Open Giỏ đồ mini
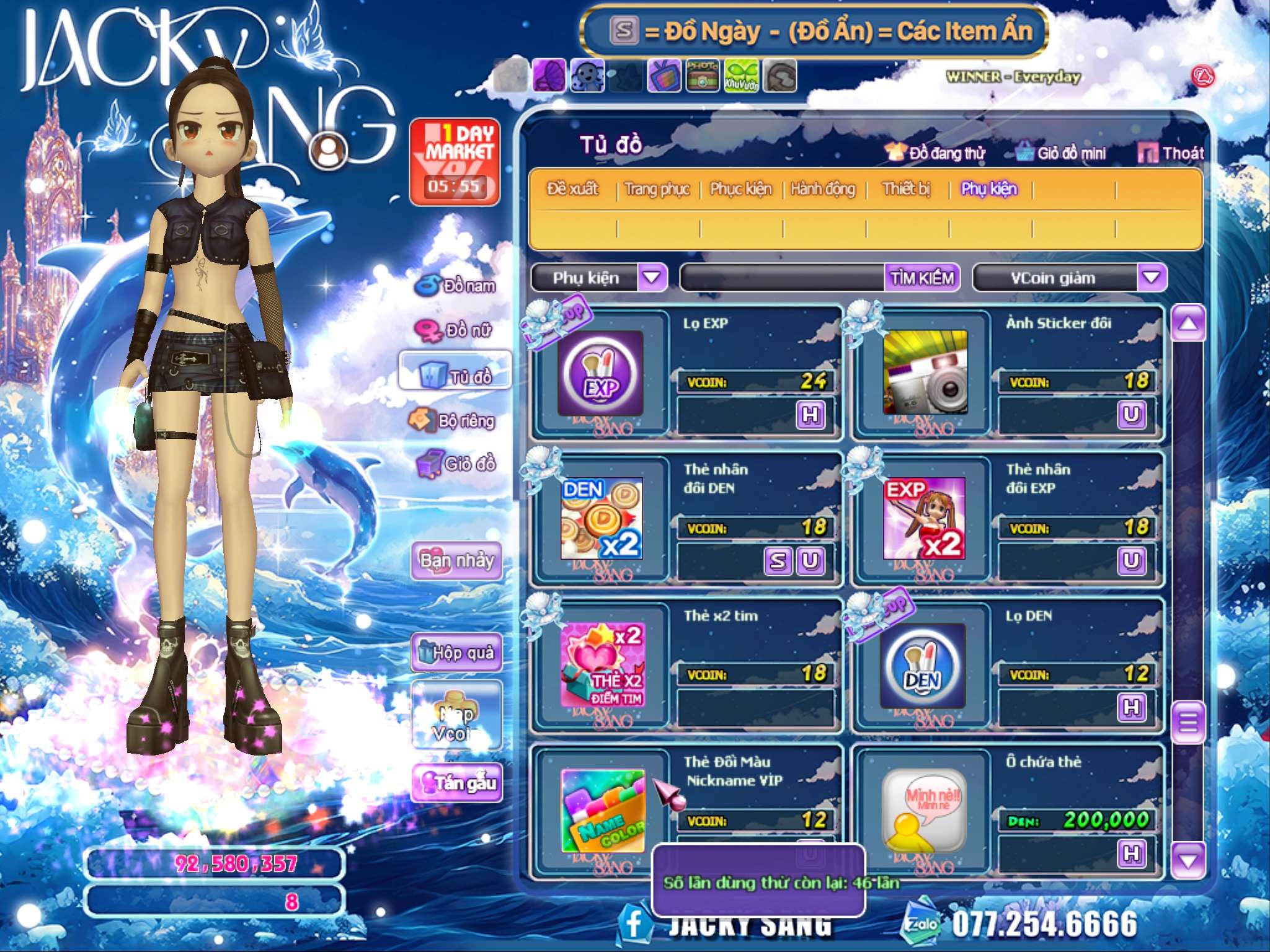The width and height of the screenshot is (1270, 952). pos(1062,153)
